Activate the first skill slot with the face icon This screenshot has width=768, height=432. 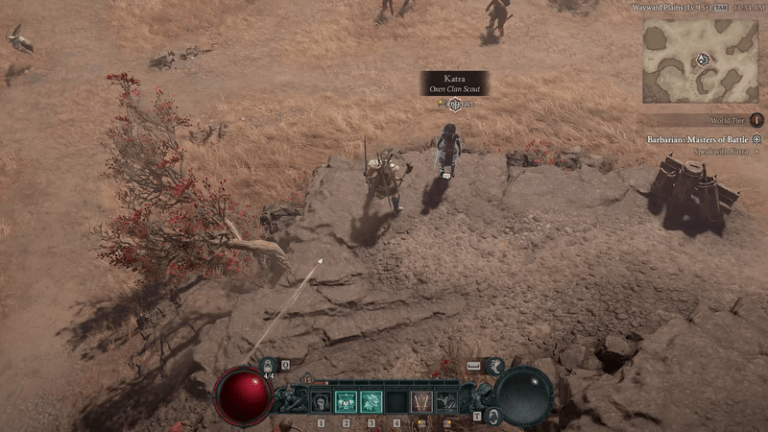point(321,402)
